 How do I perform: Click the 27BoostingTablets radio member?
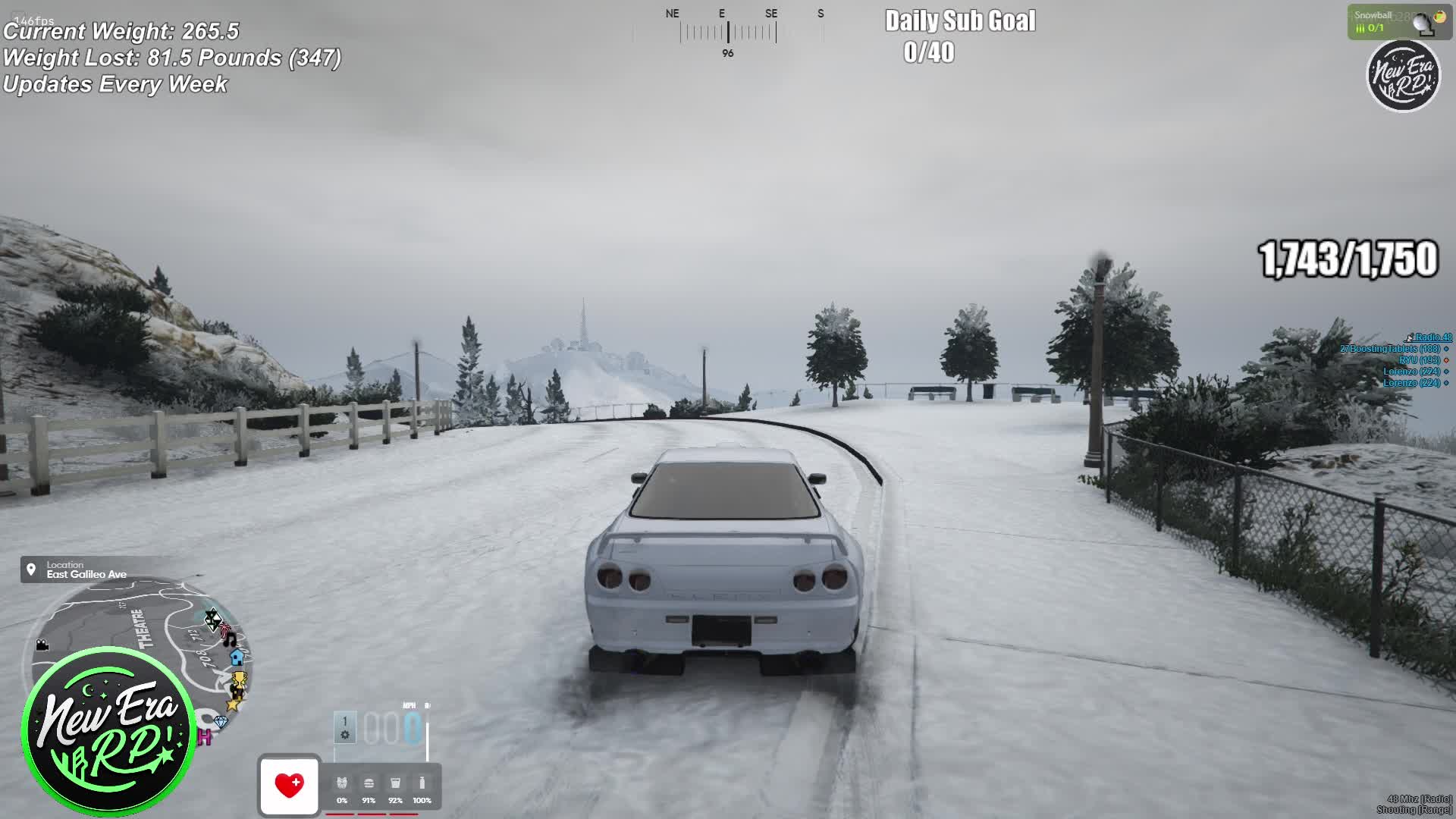(x=1389, y=349)
